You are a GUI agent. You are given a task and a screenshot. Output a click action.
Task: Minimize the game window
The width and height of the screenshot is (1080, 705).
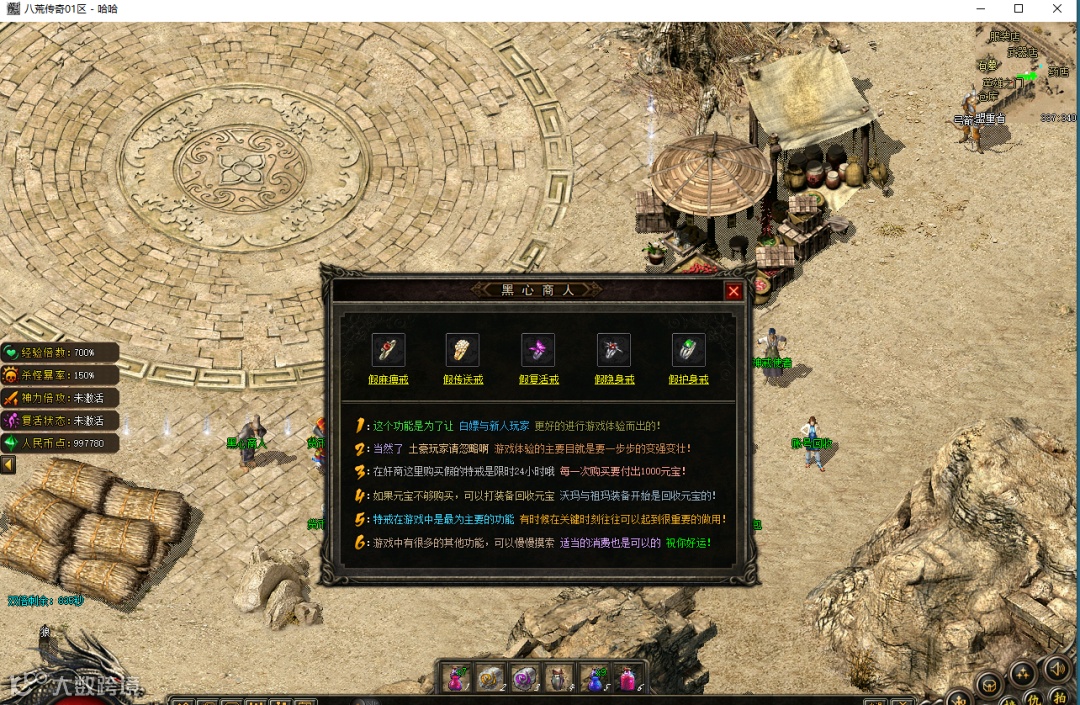[980, 9]
